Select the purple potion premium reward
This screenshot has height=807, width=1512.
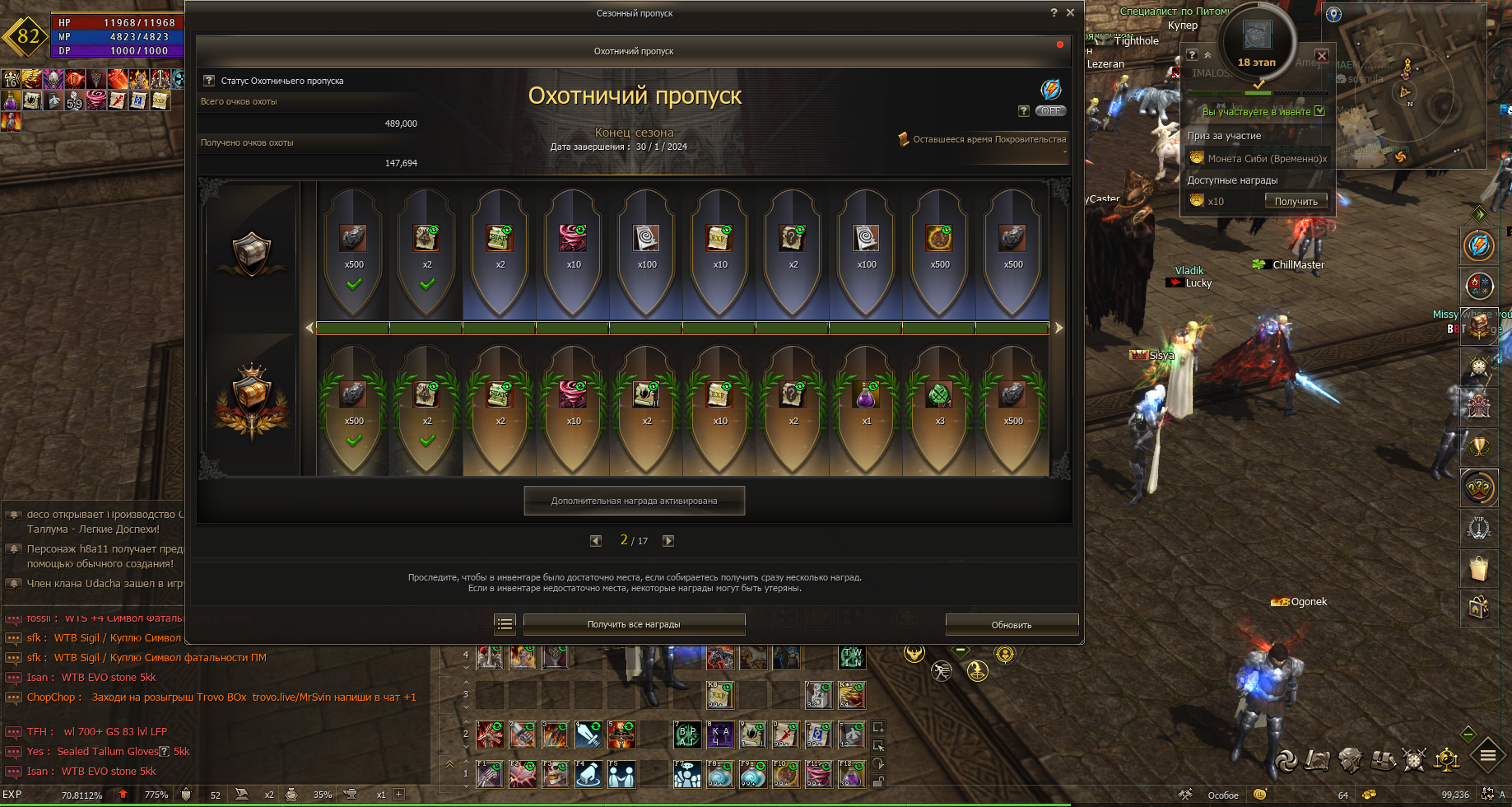[x=866, y=396]
